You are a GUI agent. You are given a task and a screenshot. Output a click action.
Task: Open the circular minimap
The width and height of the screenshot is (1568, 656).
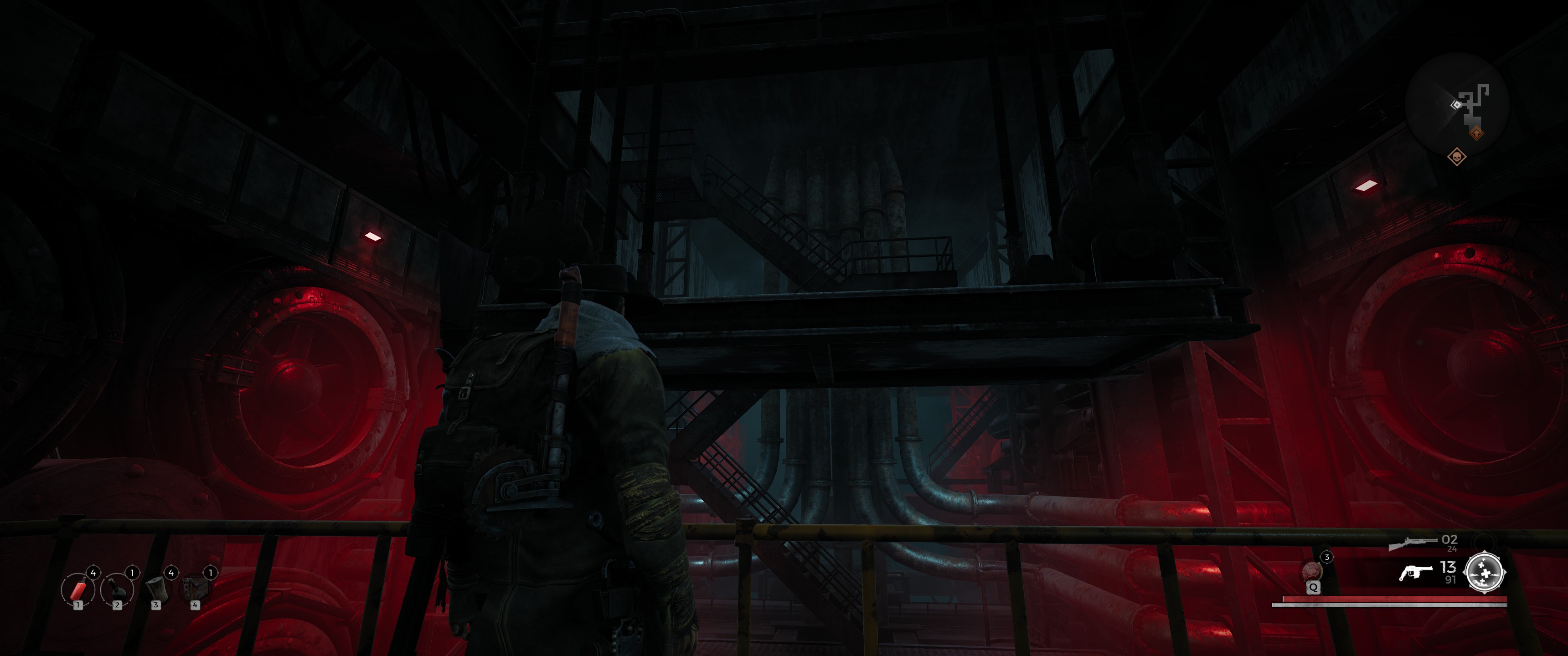(x=1456, y=103)
